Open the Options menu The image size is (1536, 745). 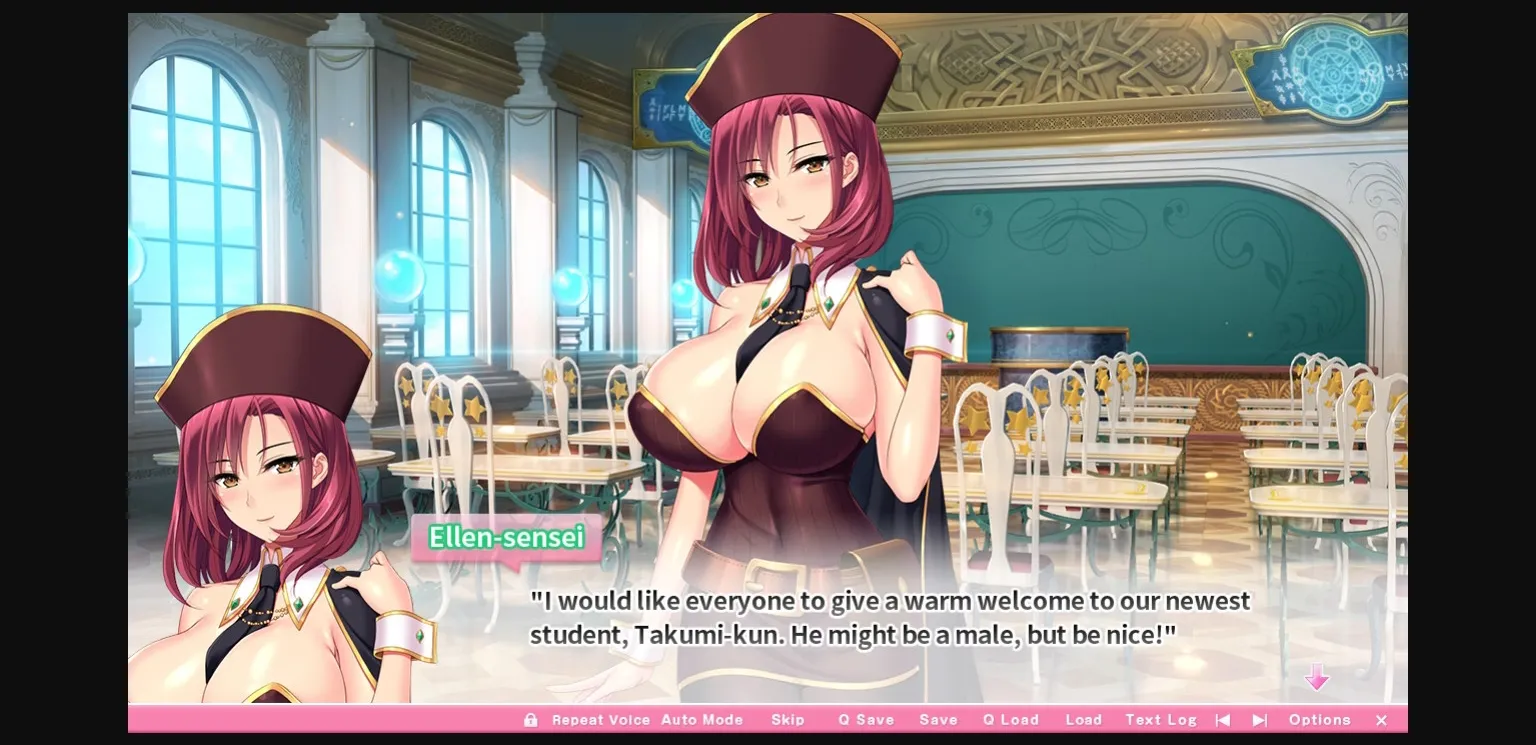[1320, 719]
